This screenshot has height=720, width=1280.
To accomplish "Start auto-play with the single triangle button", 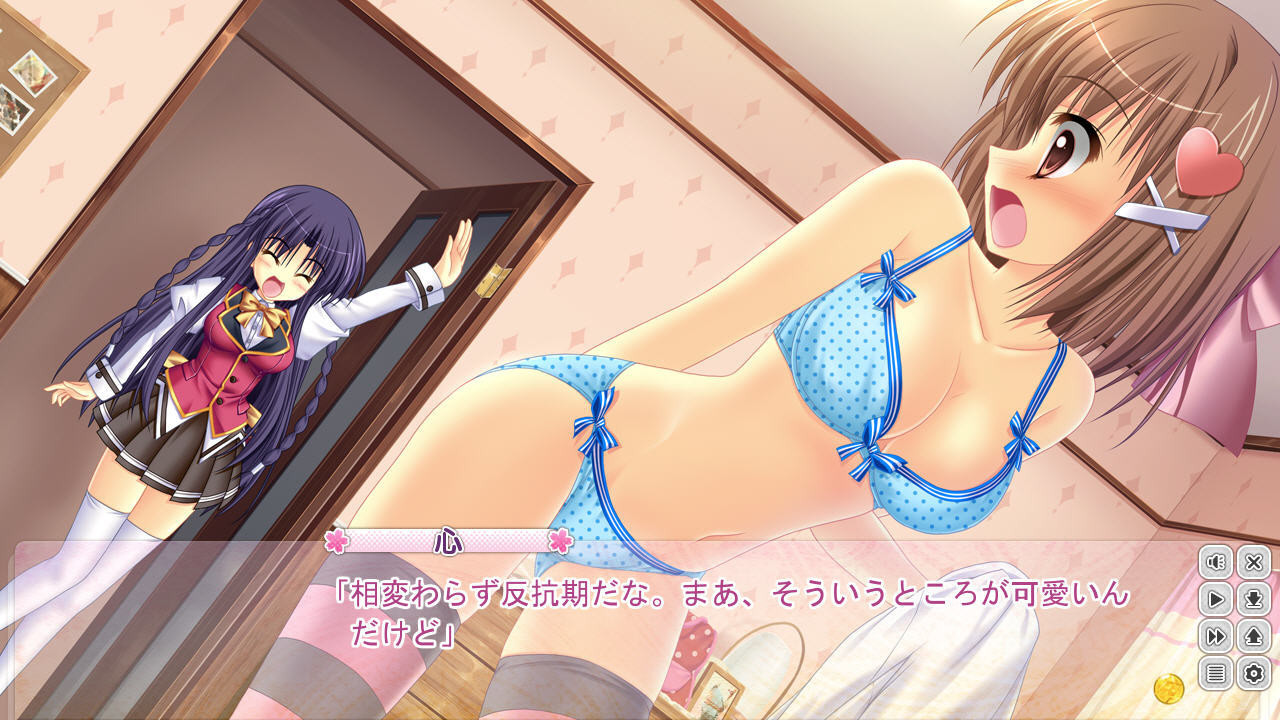I will tap(1216, 600).
